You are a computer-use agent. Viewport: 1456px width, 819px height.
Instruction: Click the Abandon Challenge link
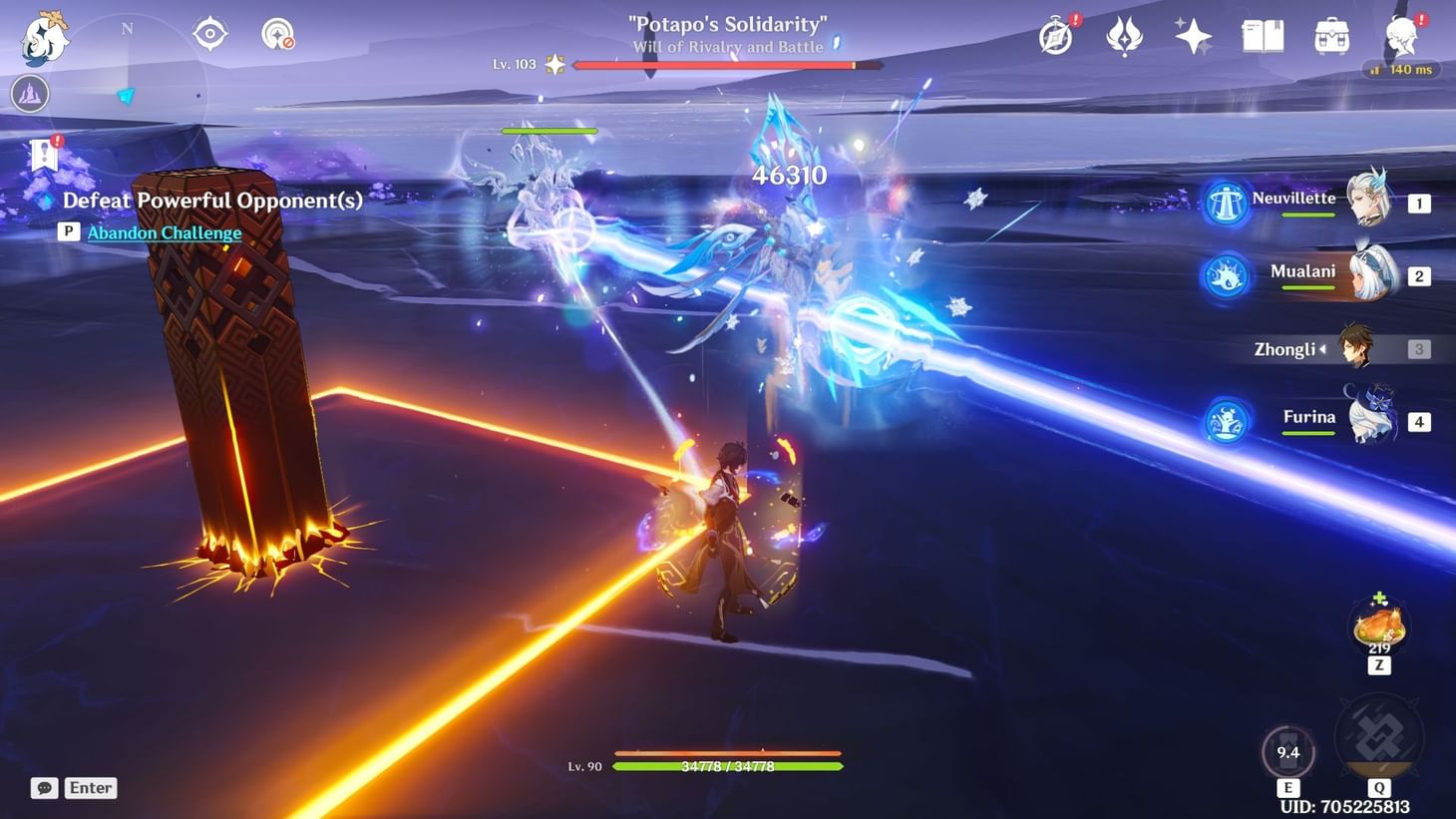163,232
